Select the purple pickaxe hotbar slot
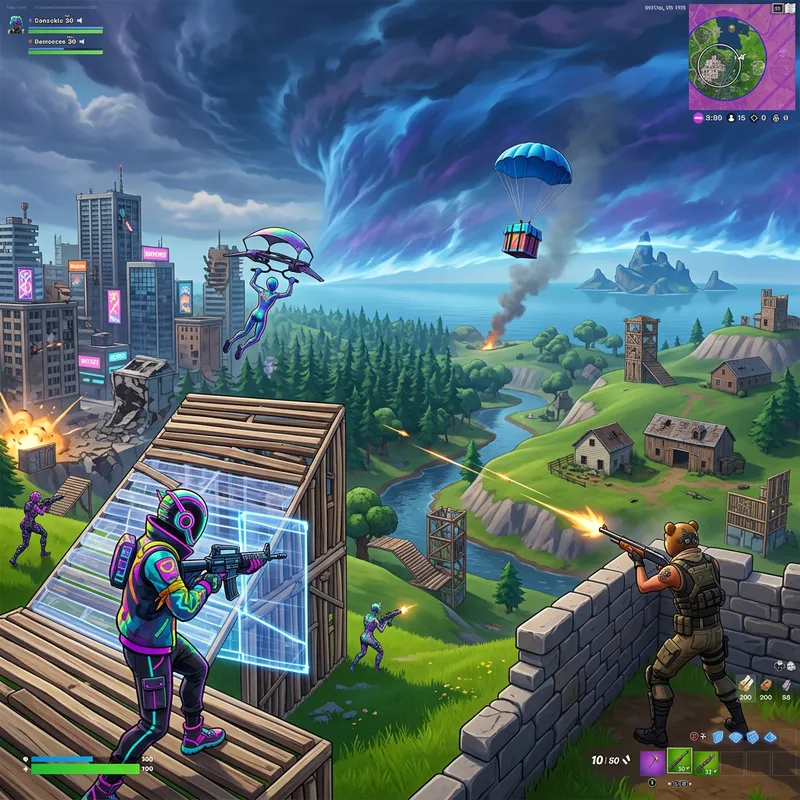Image resolution: width=800 pixels, height=800 pixels. [x=653, y=765]
